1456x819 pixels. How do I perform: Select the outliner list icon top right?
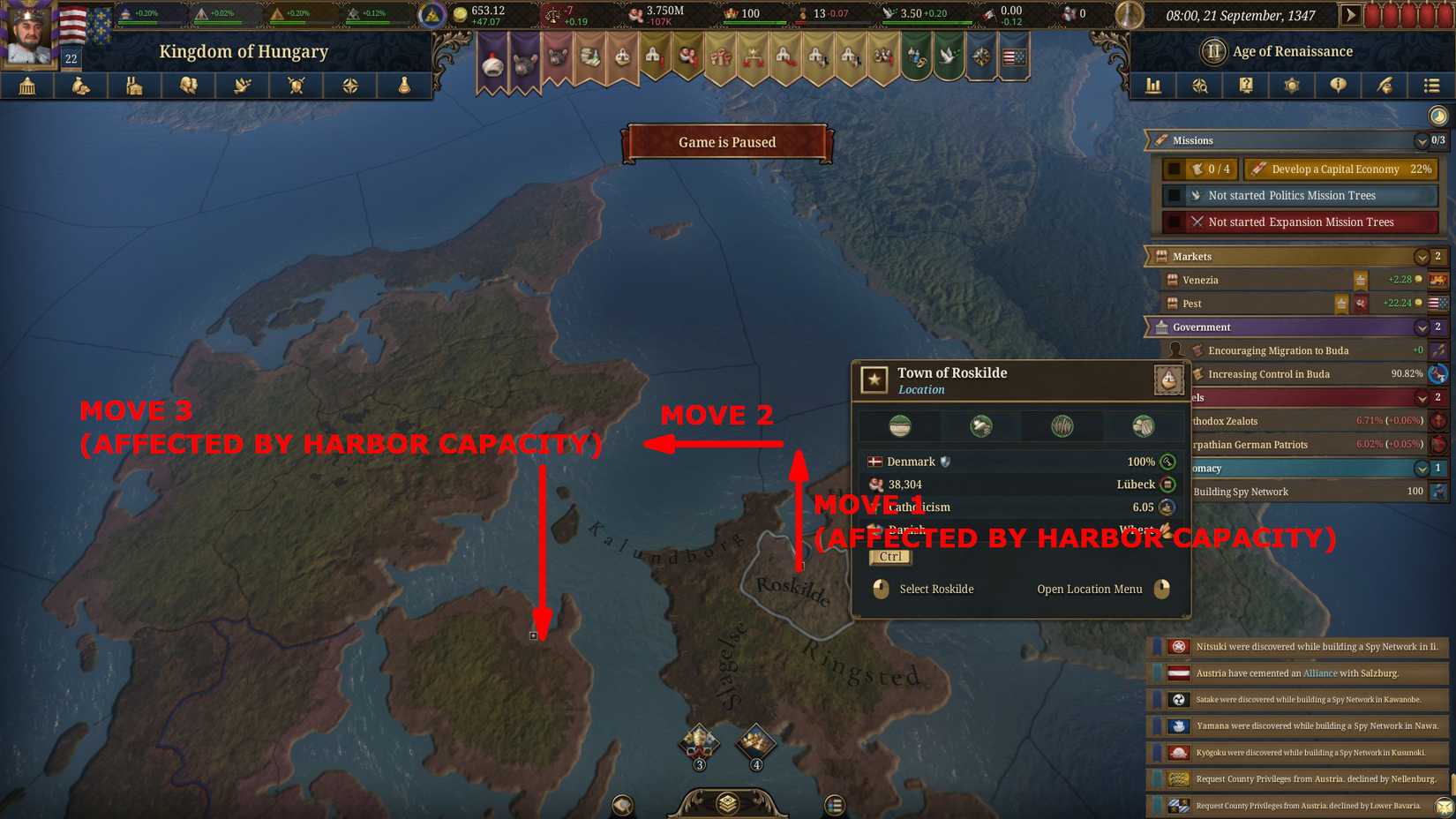[1431, 86]
